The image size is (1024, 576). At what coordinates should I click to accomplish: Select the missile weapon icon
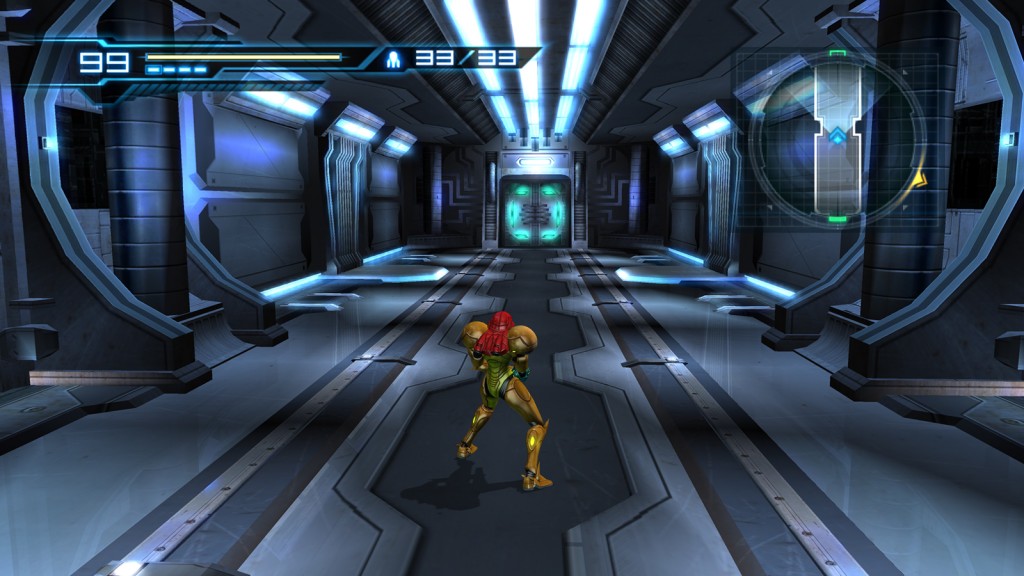tap(397, 59)
